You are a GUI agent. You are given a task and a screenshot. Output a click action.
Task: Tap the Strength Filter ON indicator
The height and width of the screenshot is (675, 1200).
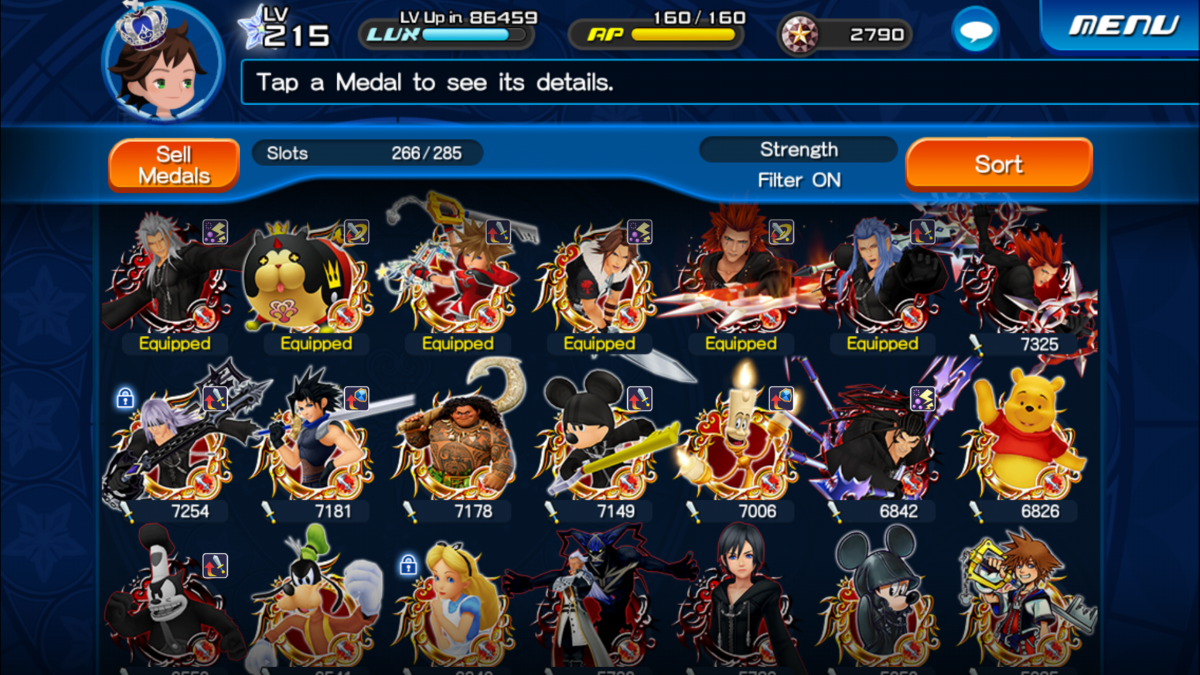(x=798, y=165)
